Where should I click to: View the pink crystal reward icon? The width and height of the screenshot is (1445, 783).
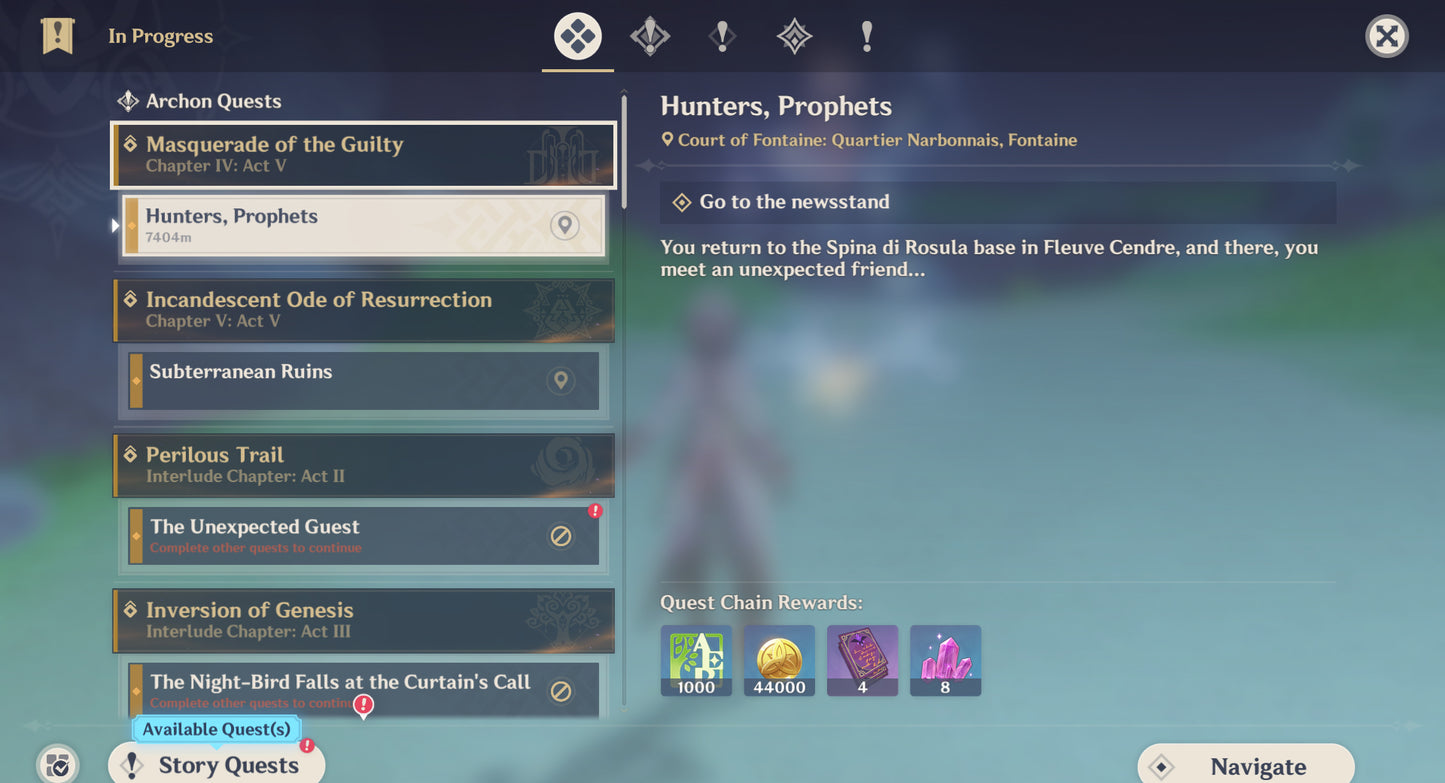pyautogui.click(x=945, y=660)
